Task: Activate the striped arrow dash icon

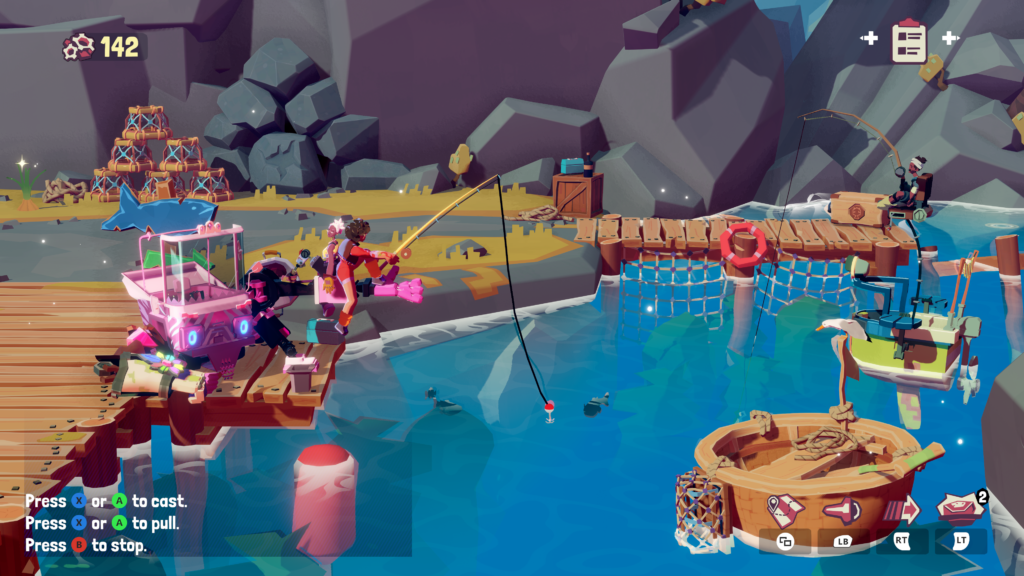Action: pyautogui.click(x=901, y=509)
